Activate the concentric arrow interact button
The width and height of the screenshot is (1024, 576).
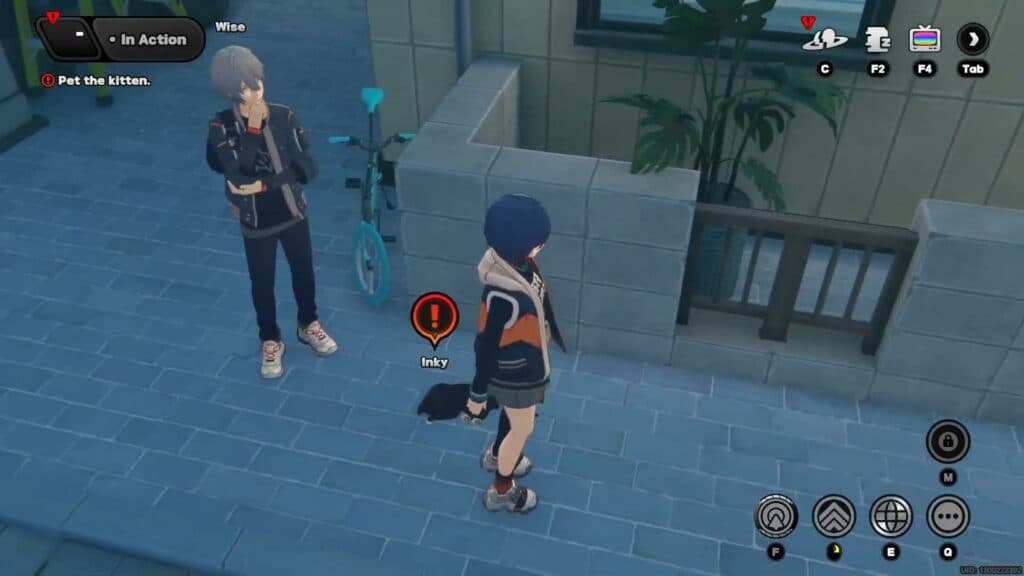[x=776, y=516]
